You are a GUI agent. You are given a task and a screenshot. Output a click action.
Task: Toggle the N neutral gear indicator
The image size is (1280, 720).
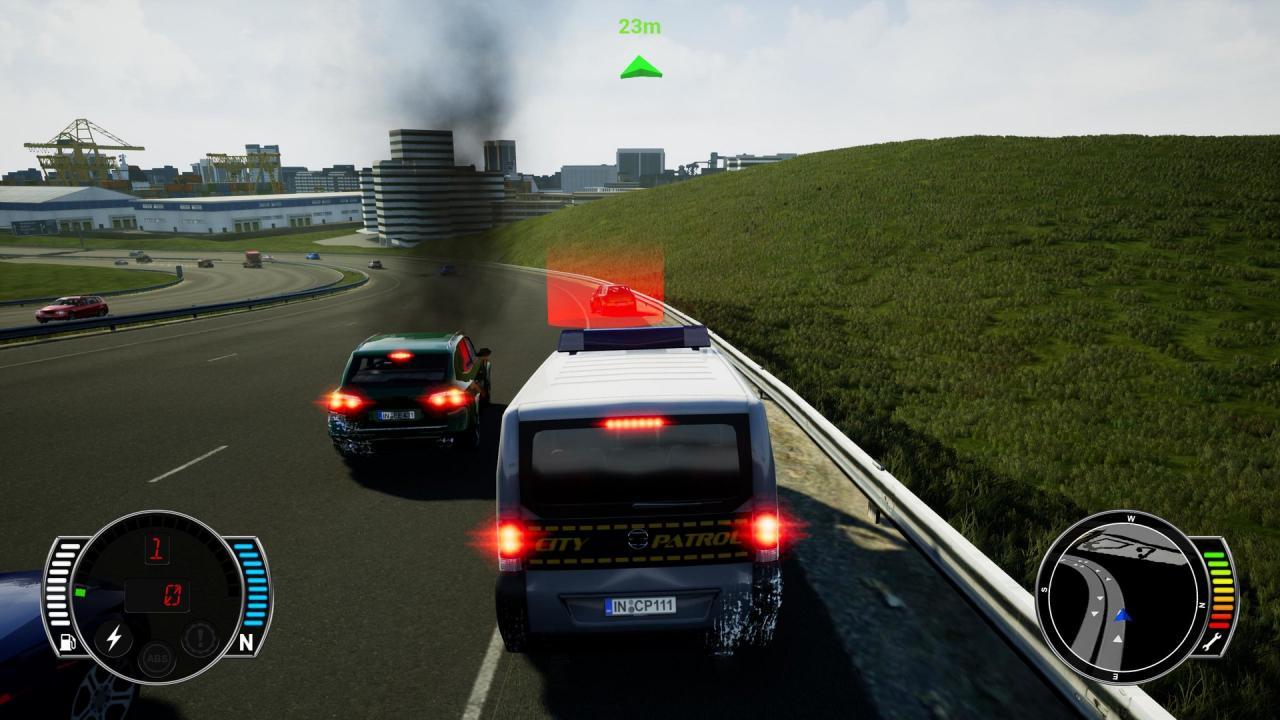[248, 641]
